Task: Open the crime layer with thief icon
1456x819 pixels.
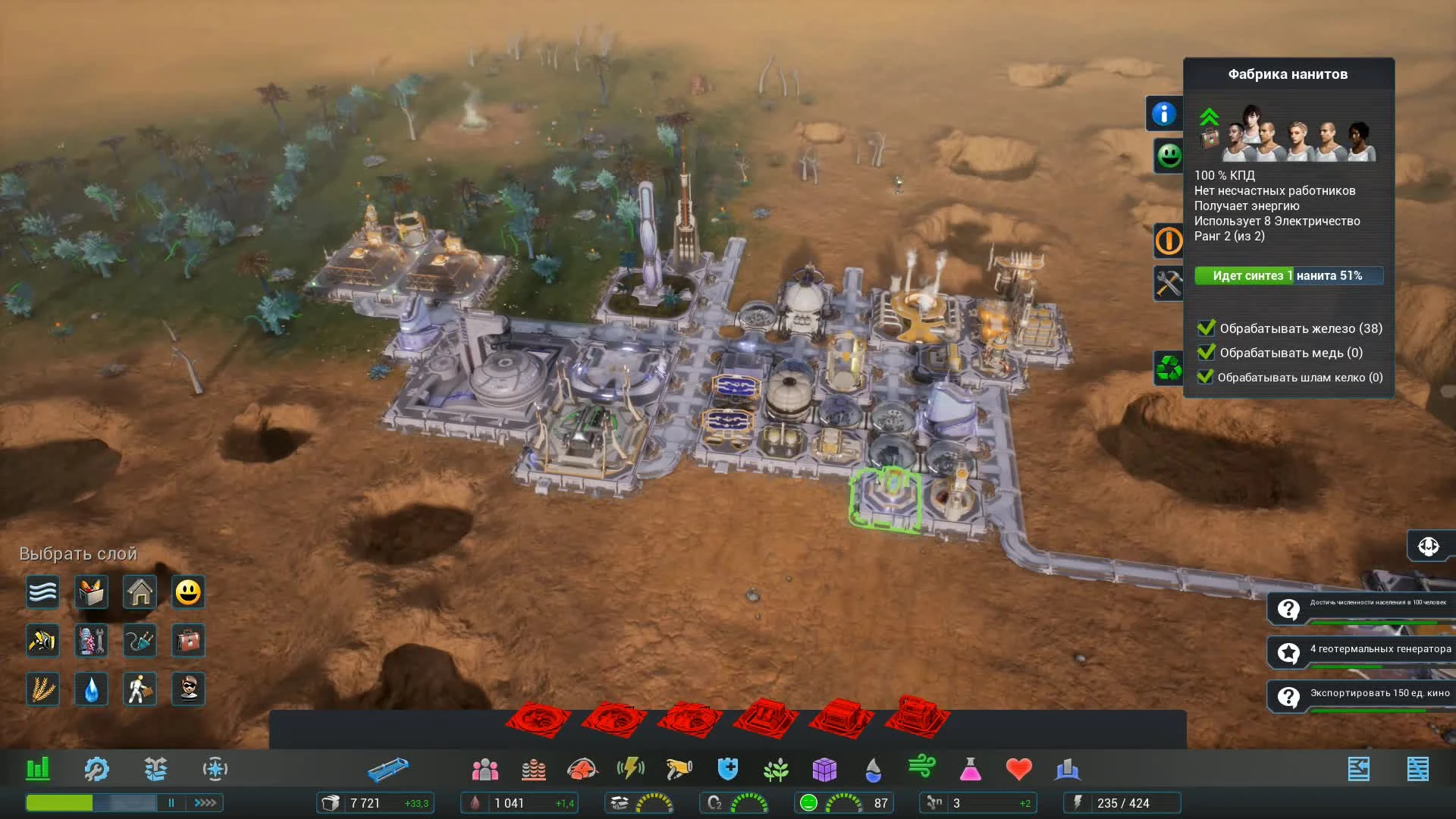Action: (188, 689)
